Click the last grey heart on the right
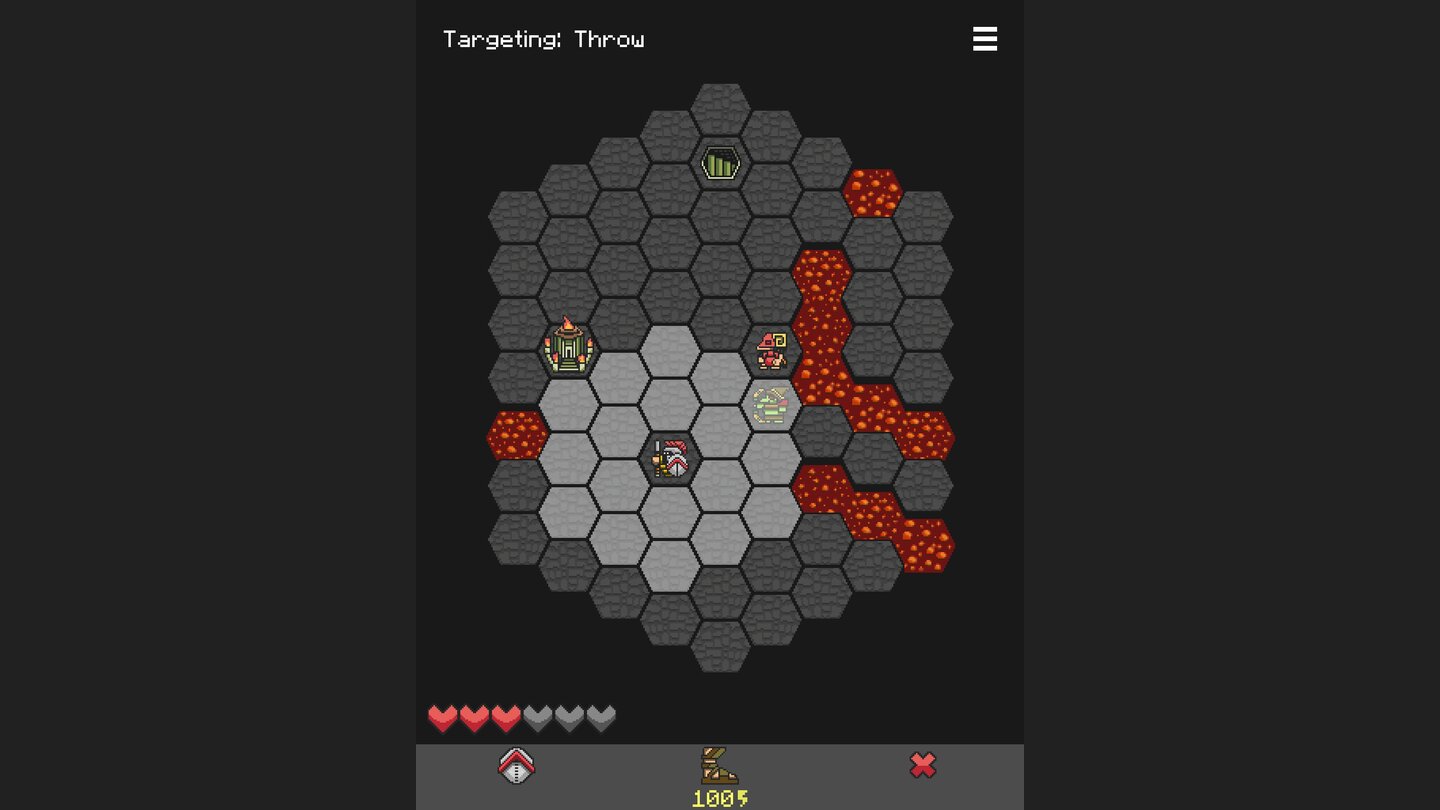The width and height of the screenshot is (1440, 810). (x=598, y=717)
